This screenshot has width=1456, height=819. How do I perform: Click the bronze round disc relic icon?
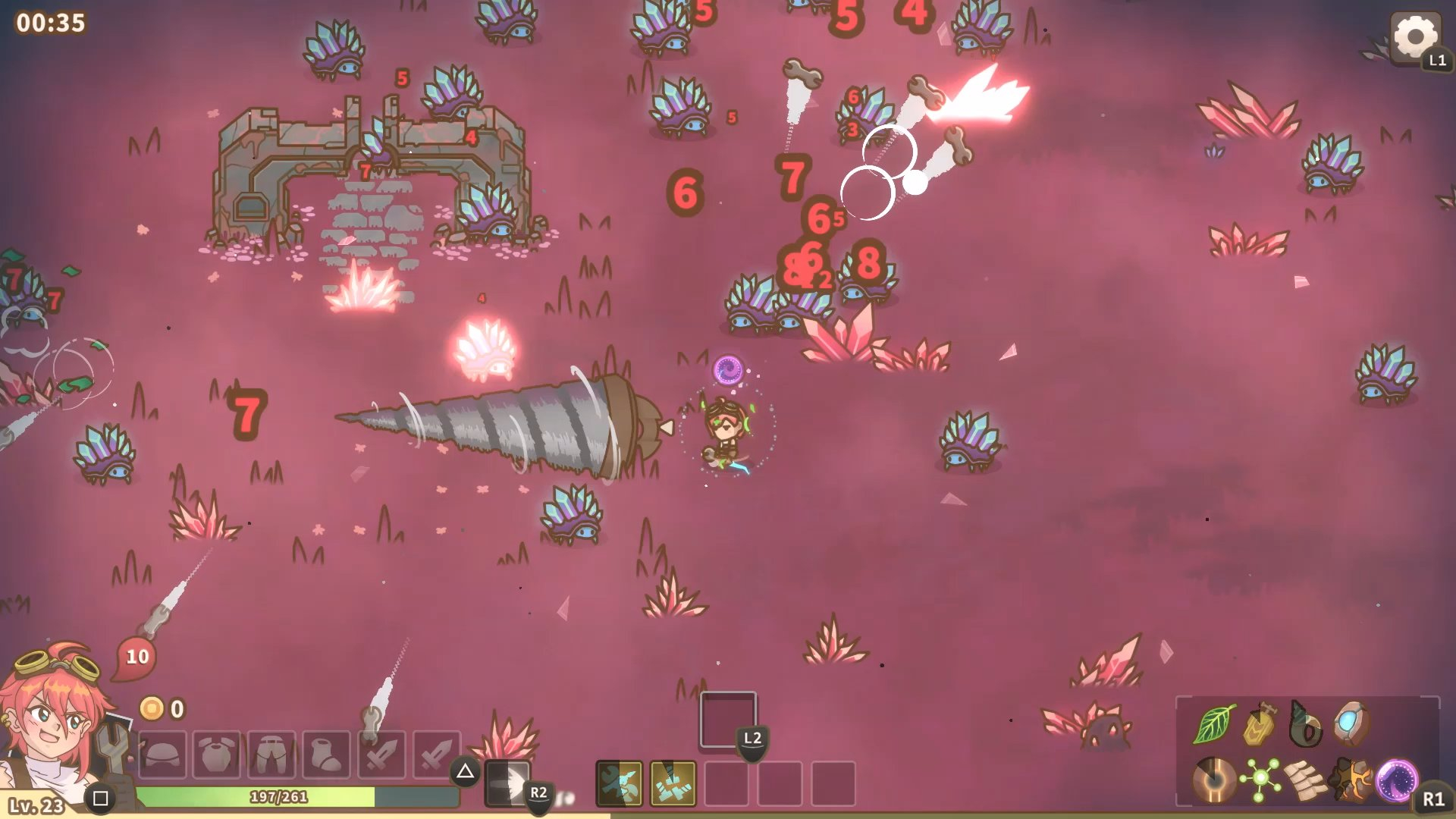[1213, 780]
